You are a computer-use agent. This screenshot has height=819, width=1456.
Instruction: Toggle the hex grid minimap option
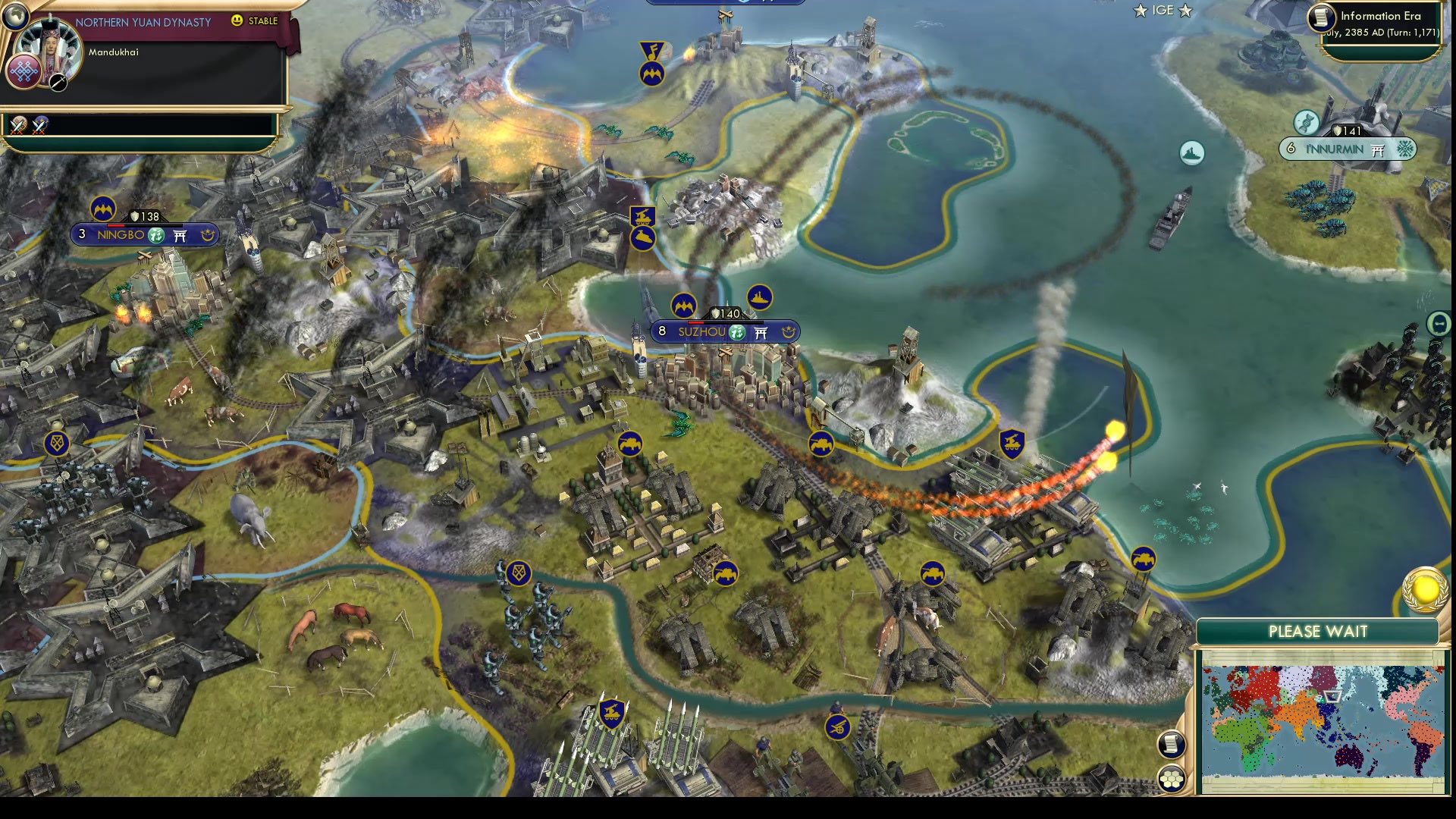pyautogui.click(x=1172, y=778)
